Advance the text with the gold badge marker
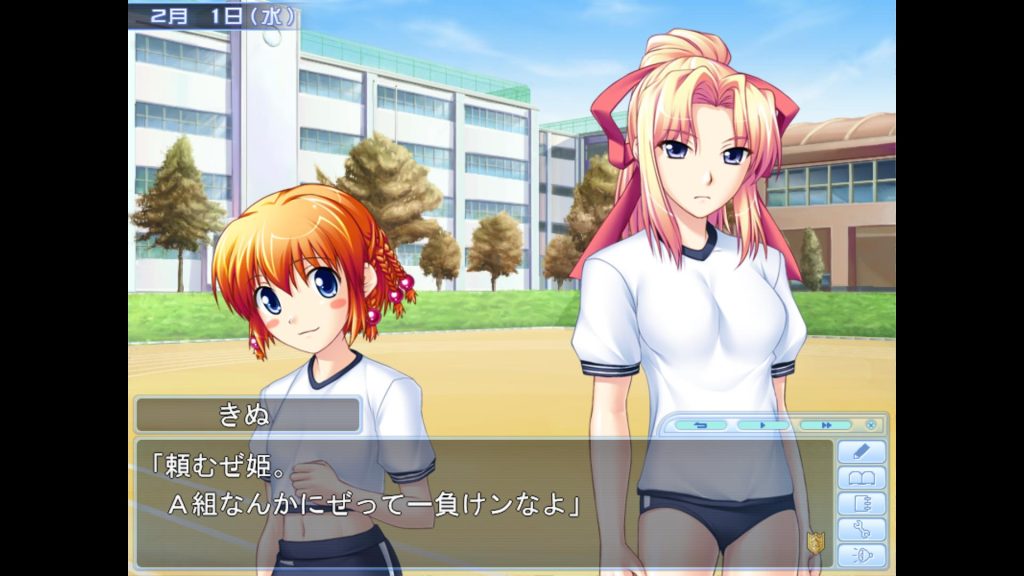This screenshot has height=576, width=1024. coord(816,543)
